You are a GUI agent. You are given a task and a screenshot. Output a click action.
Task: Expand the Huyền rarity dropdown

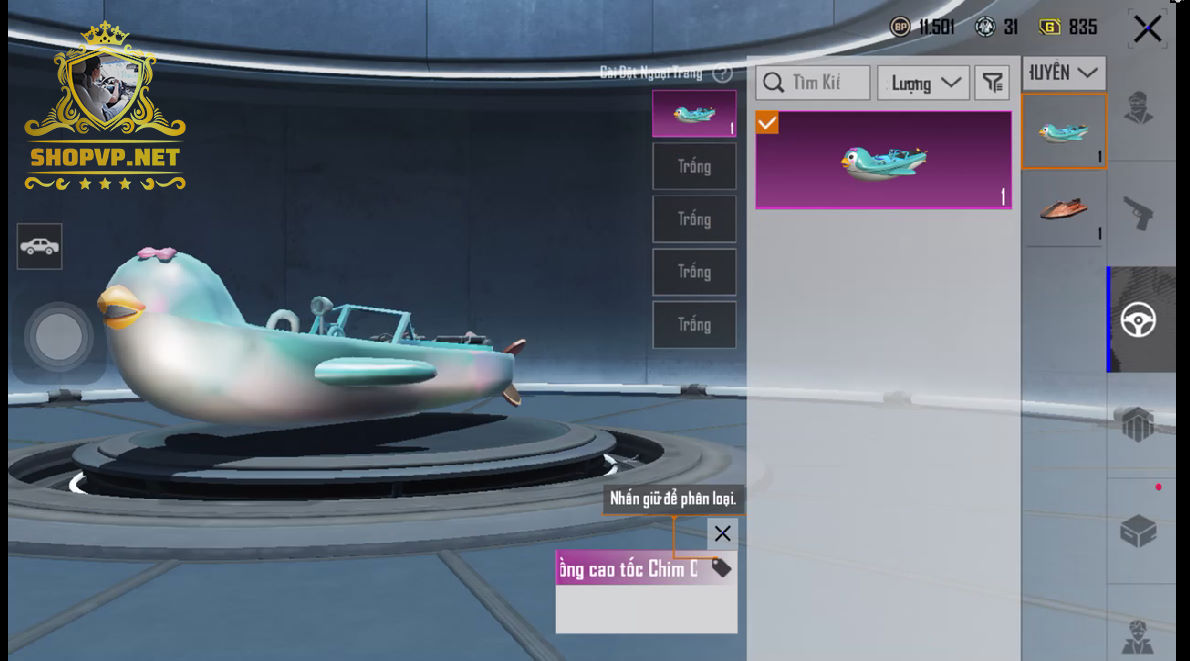pos(1063,73)
